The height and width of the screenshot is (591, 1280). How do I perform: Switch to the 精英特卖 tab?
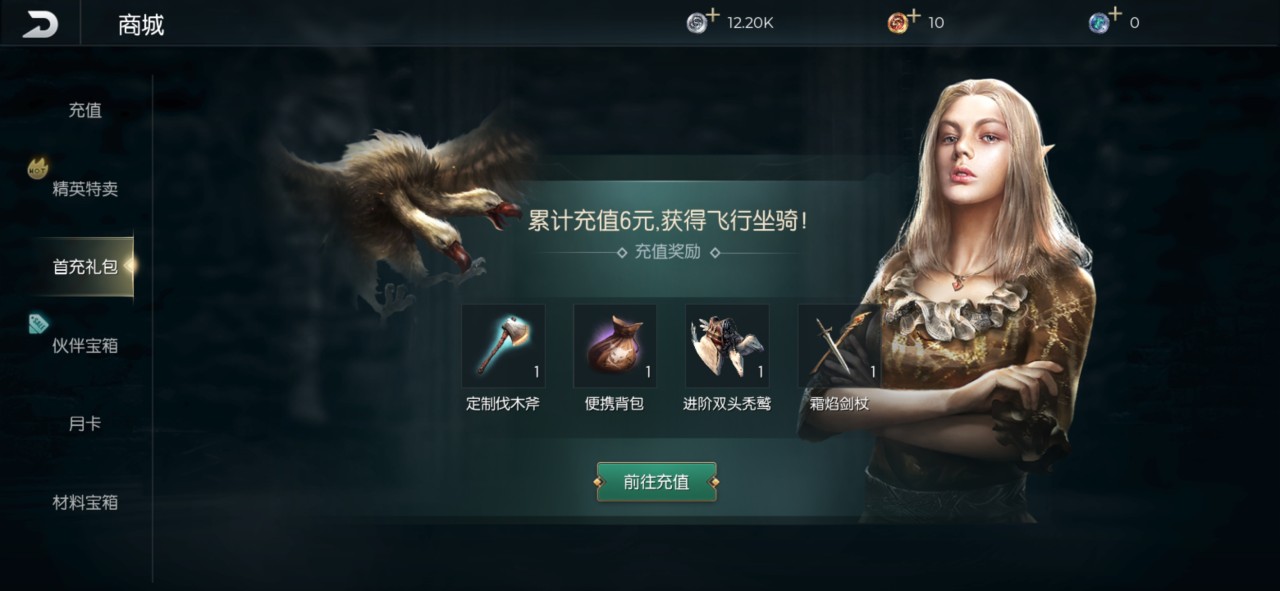click(85, 188)
